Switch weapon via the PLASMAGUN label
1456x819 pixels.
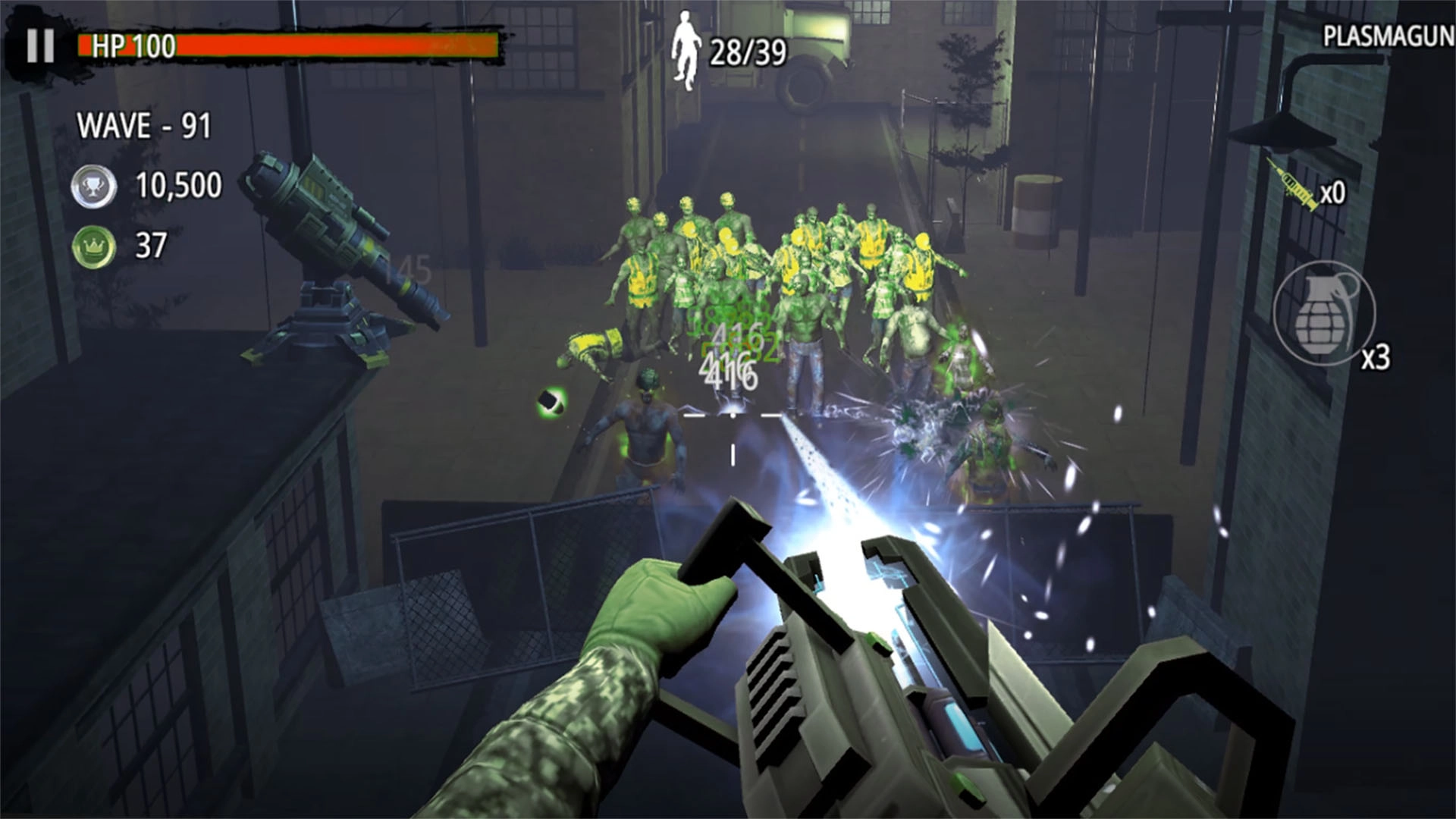click(1388, 36)
